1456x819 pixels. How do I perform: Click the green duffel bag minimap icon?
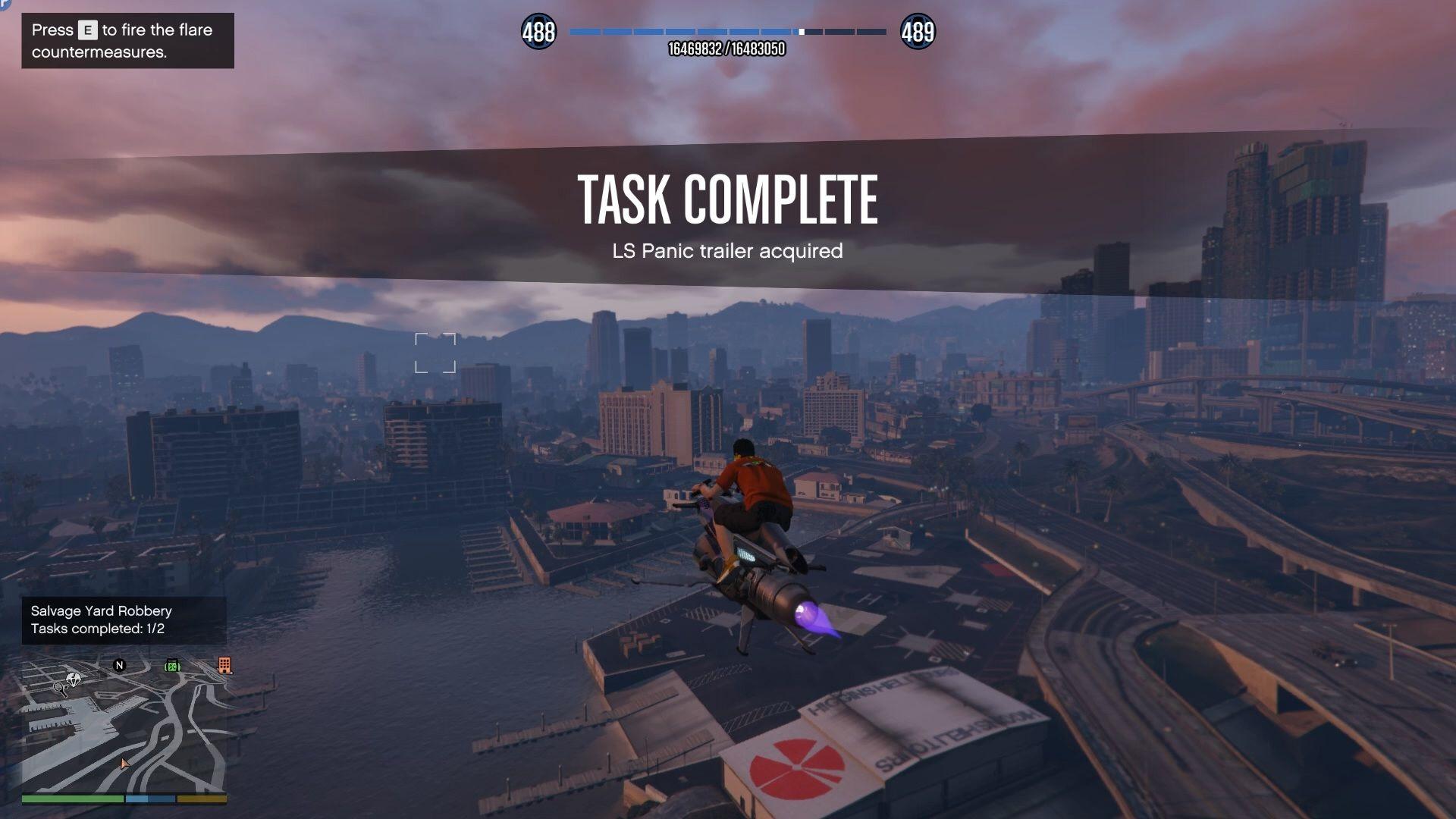pos(172,666)
